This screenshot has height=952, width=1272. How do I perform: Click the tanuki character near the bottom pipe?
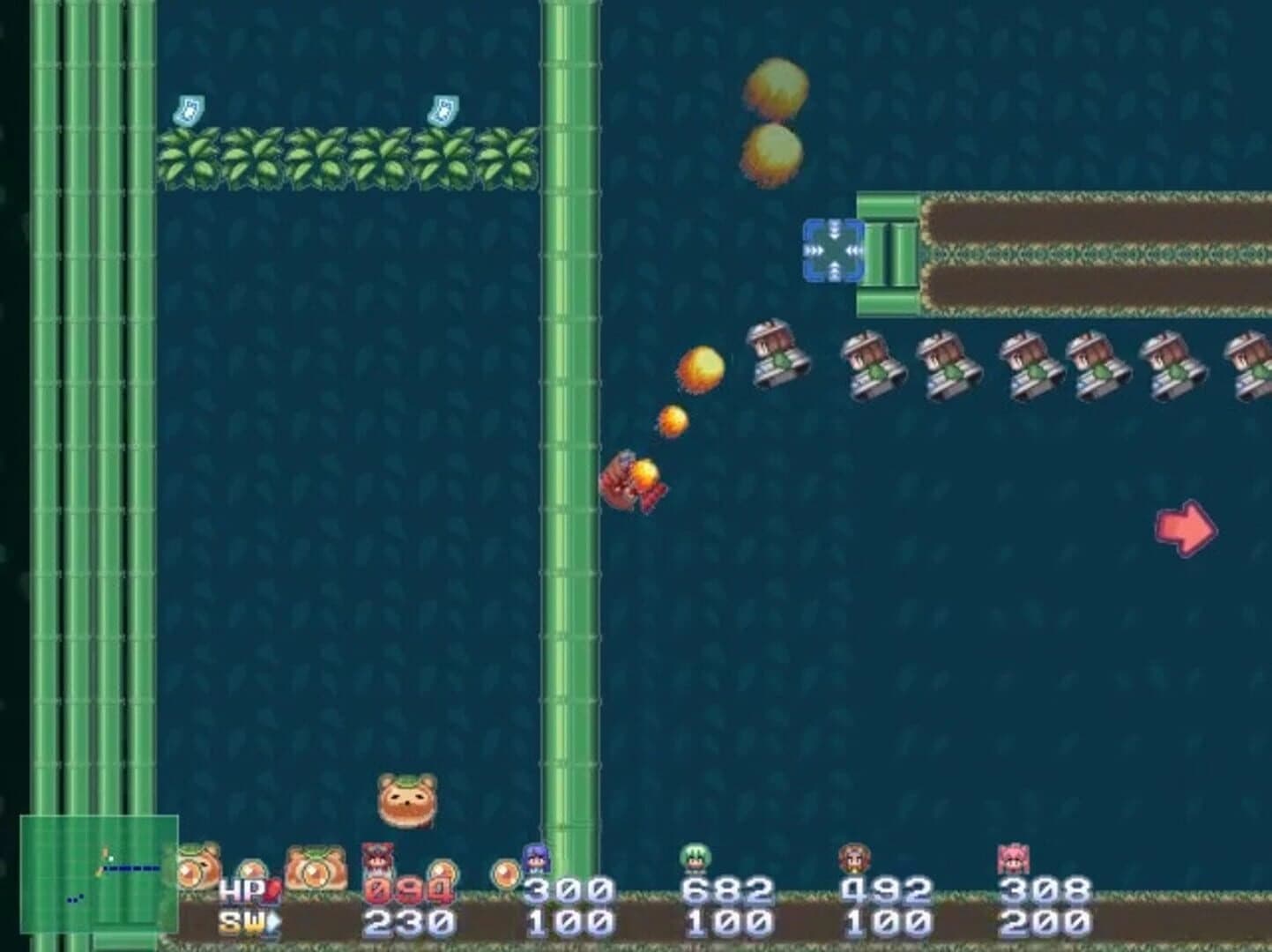[405, 800]
